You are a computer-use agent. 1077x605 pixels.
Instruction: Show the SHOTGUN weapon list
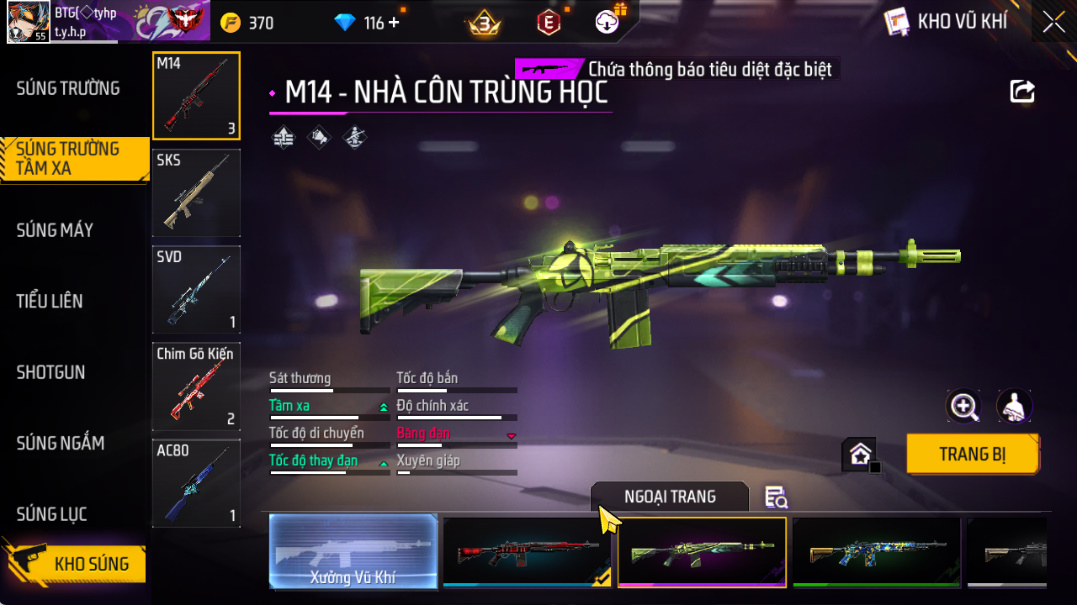(51, 372)
